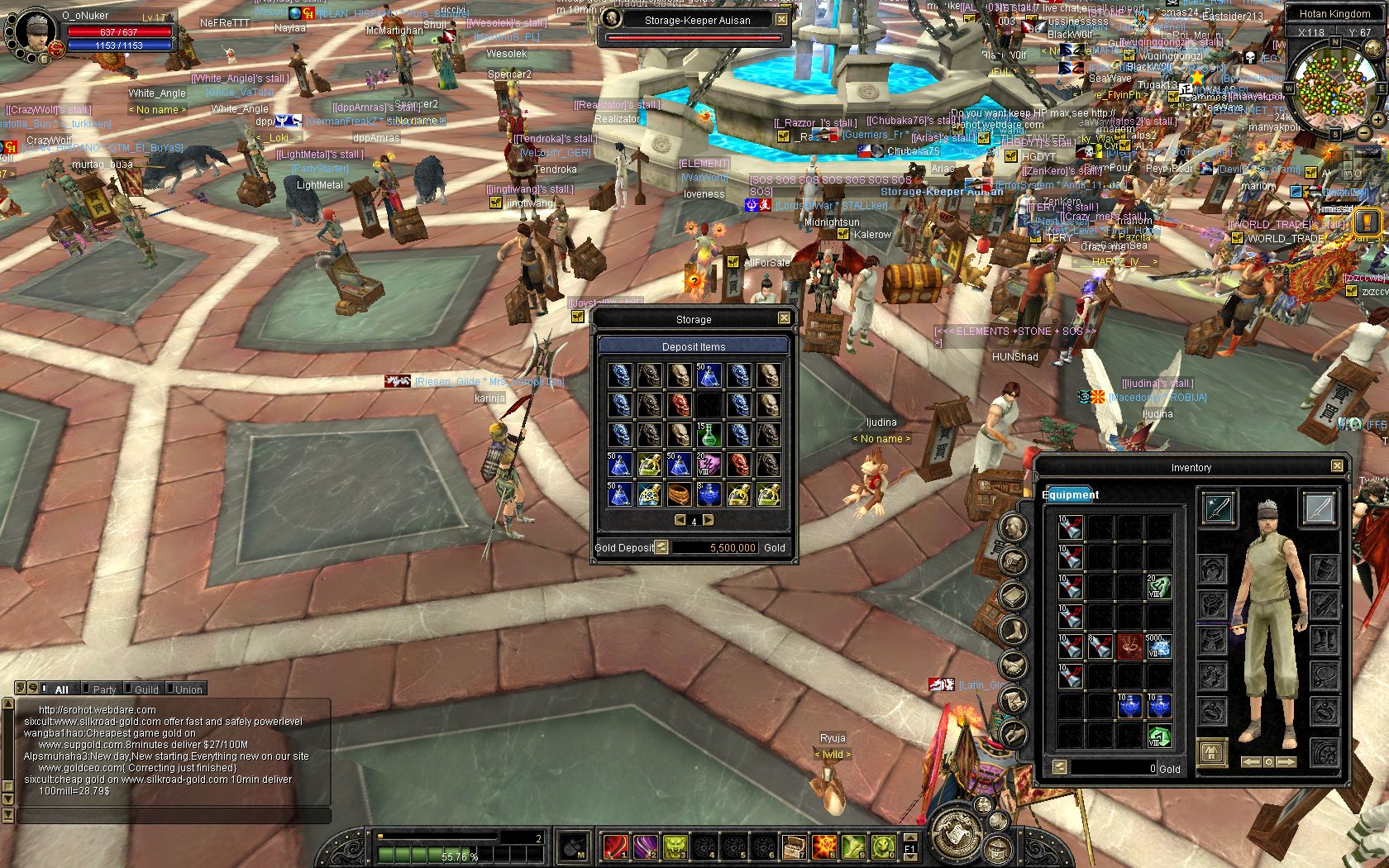Click the equipped weapon slot with sword
The height and width of the screenshot is (868, 1389).
click(x=1218, y=508)
